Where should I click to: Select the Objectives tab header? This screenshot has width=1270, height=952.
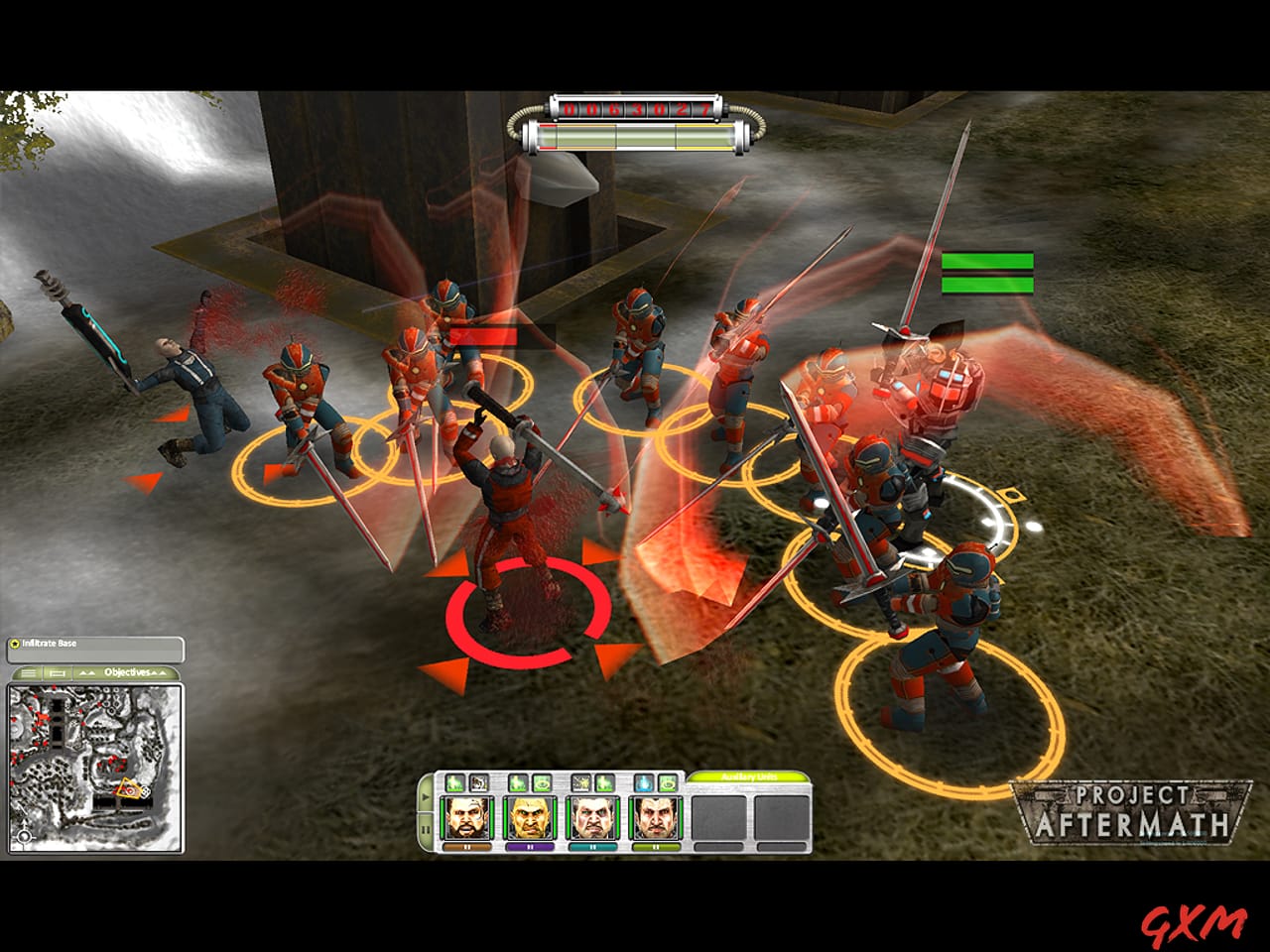[127, 672]
